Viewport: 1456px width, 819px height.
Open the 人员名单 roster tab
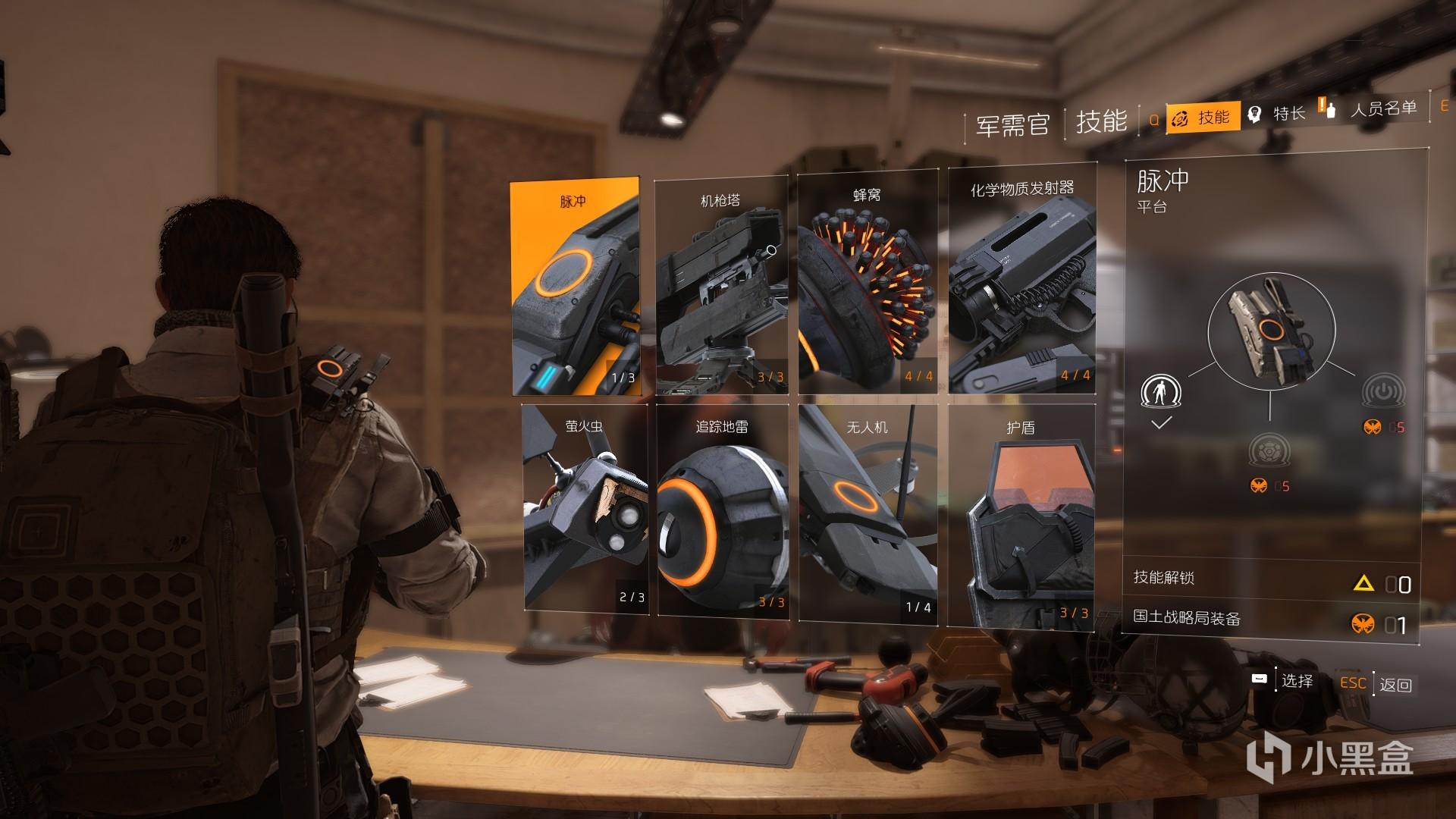pyautogui.click(x=1373, y=109)
